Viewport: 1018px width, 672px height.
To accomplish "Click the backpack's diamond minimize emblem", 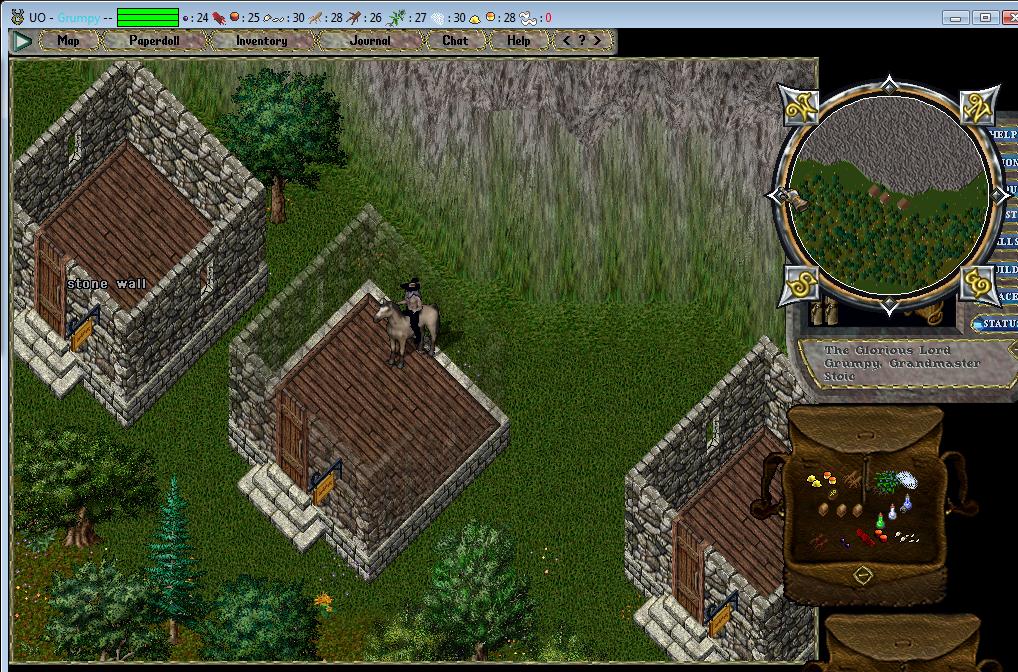I will 862,575.
